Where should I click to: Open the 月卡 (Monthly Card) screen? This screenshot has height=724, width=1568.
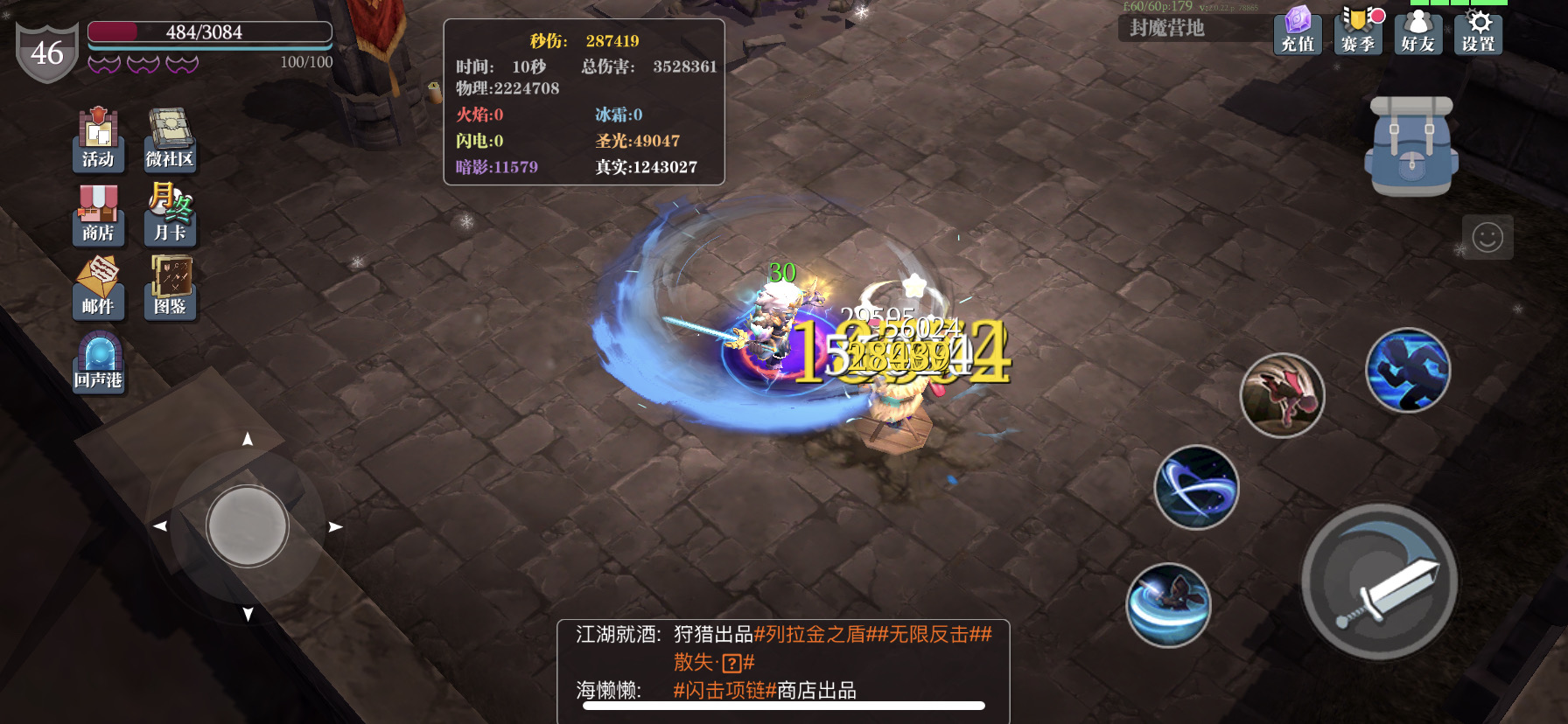coord(170,214)
